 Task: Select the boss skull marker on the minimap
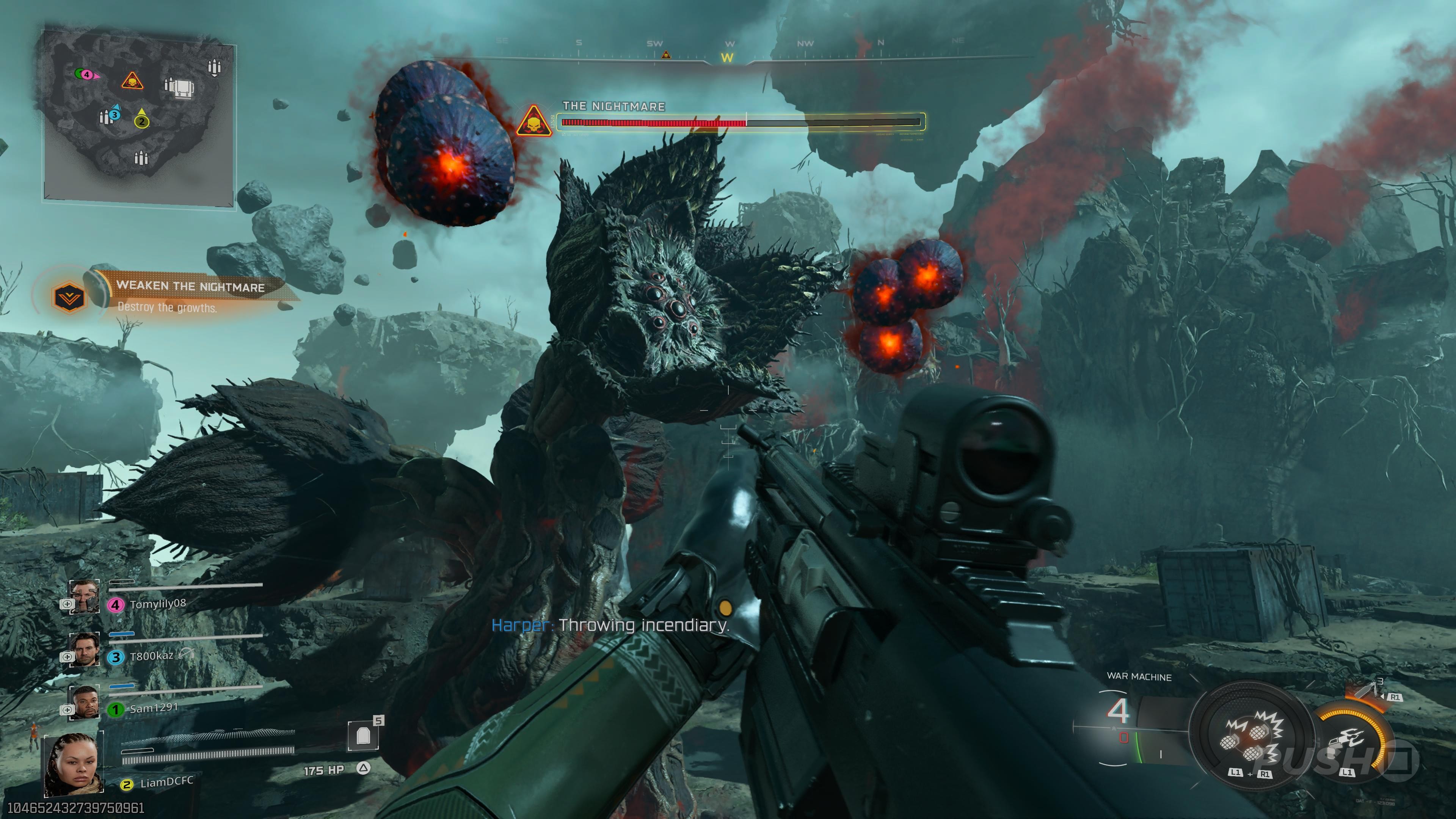tap(132, 82)
